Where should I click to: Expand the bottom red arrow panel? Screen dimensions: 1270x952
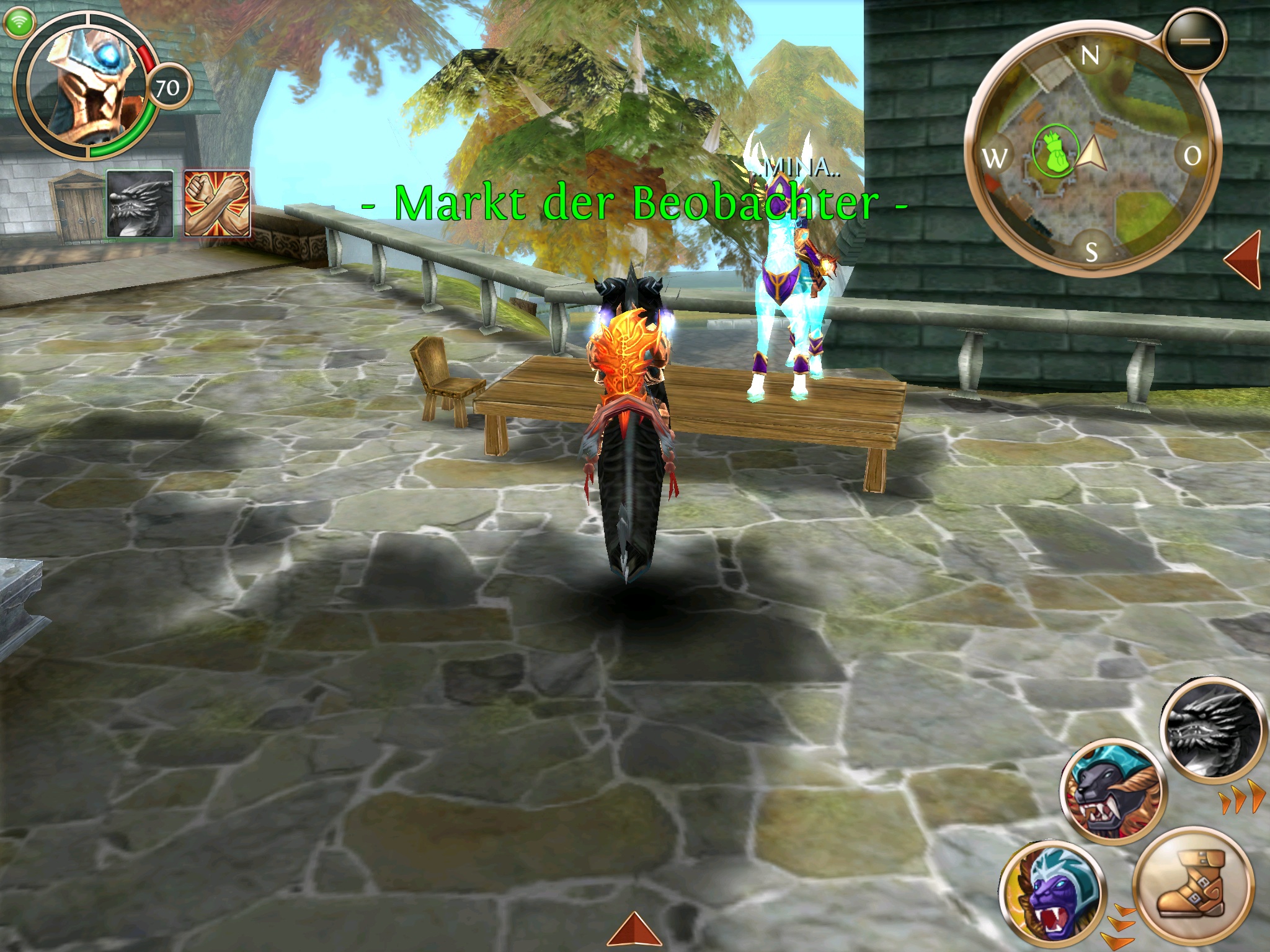[634, 931]
